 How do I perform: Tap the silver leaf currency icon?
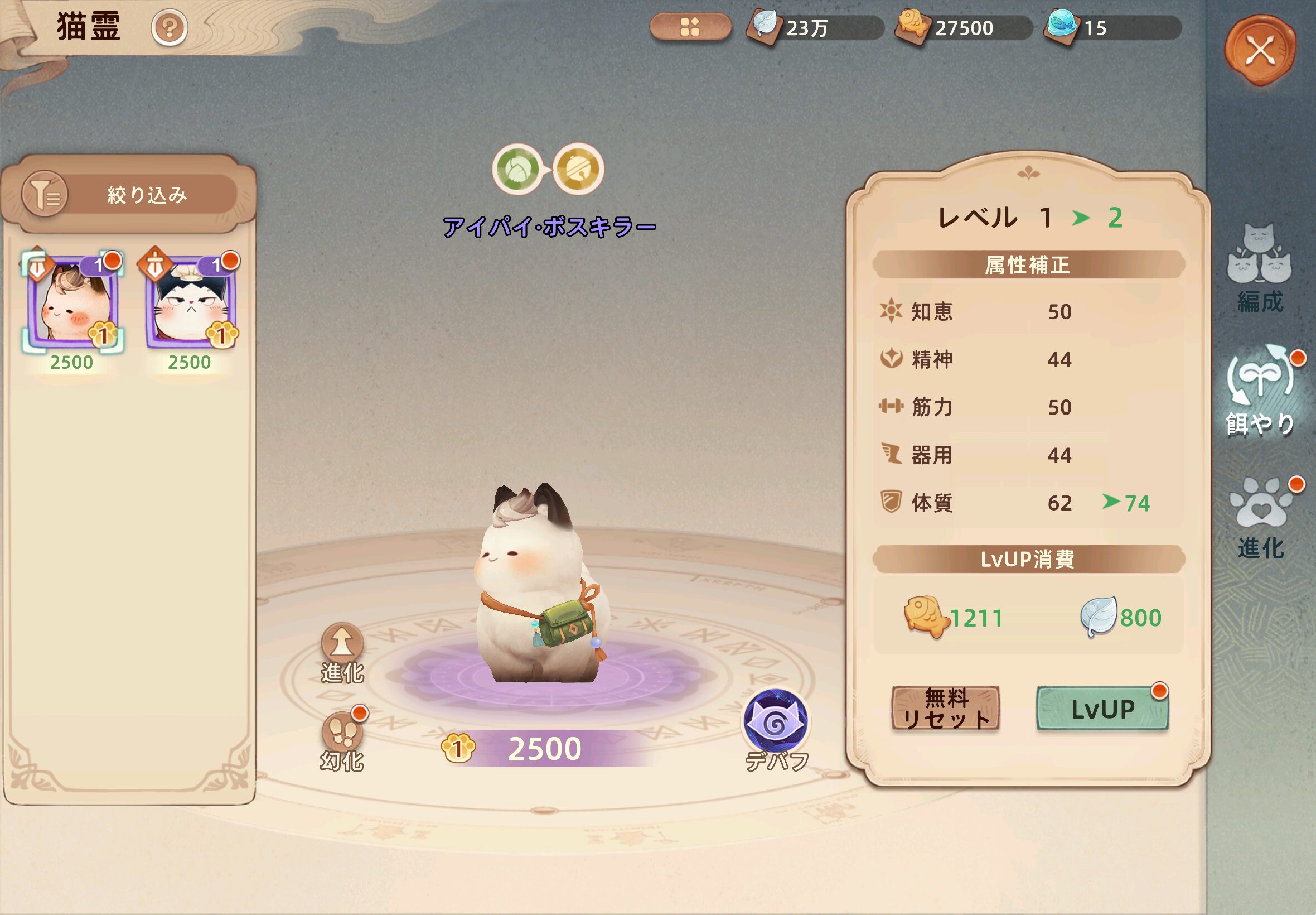(x=765, y=26)
